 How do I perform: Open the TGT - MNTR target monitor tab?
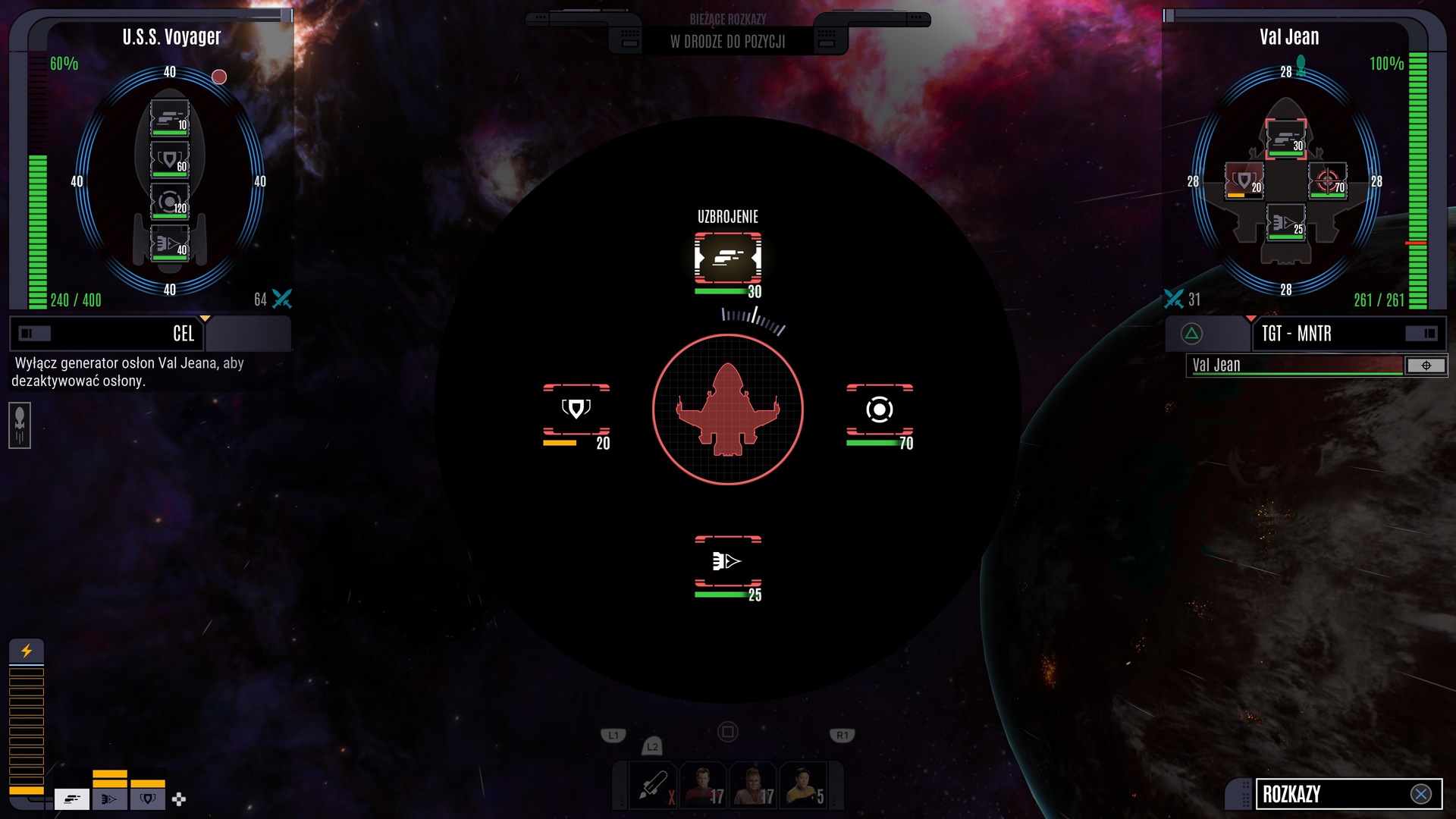[x=1296, y=334]
